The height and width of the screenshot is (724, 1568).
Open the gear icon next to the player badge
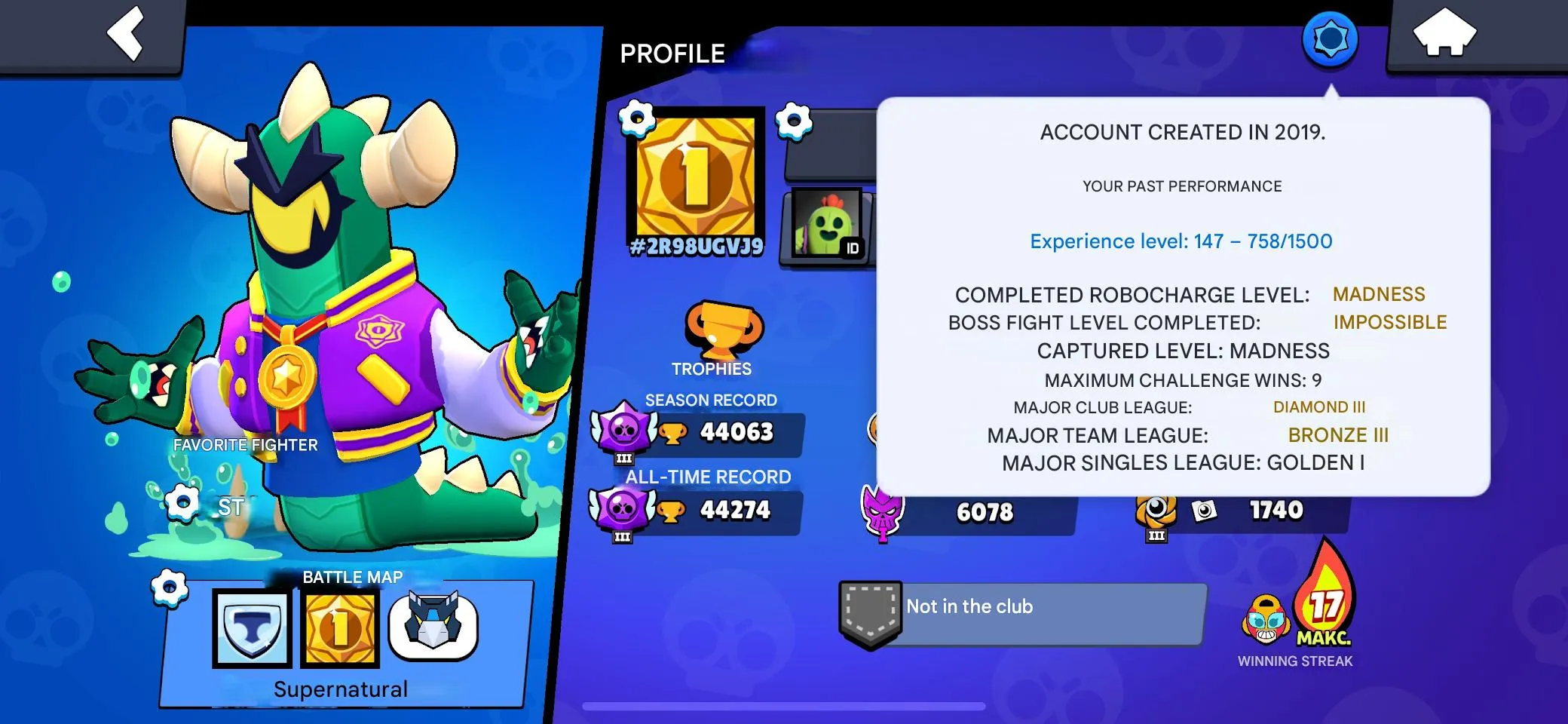[635, 119]
